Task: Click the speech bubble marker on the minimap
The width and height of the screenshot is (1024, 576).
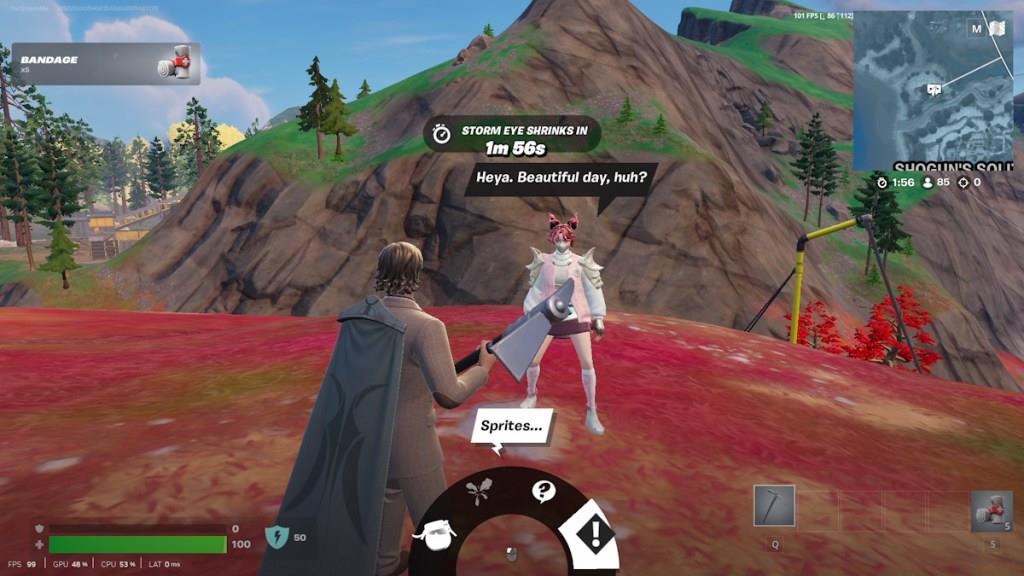Action: [x=934, y=89]
